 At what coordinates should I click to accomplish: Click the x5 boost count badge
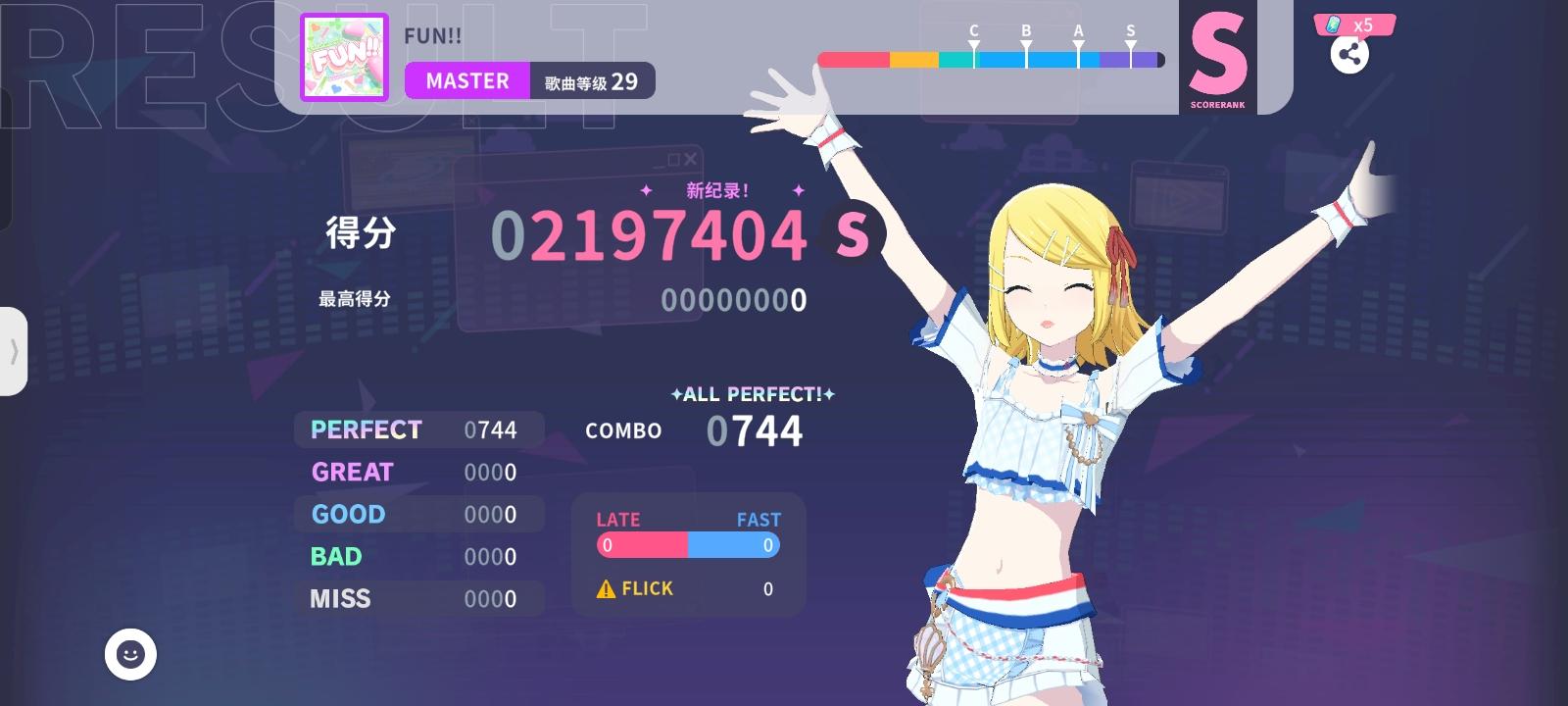(x=1362, y=26)
